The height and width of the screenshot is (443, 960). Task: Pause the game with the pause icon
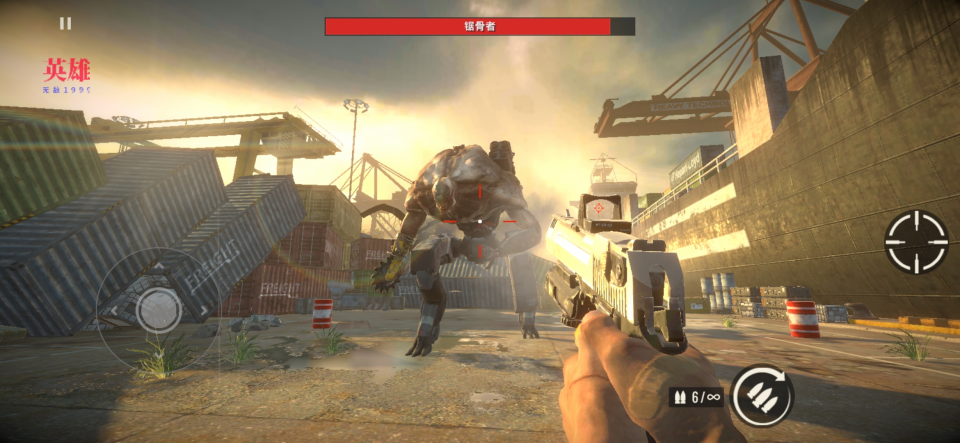point(65,23)
